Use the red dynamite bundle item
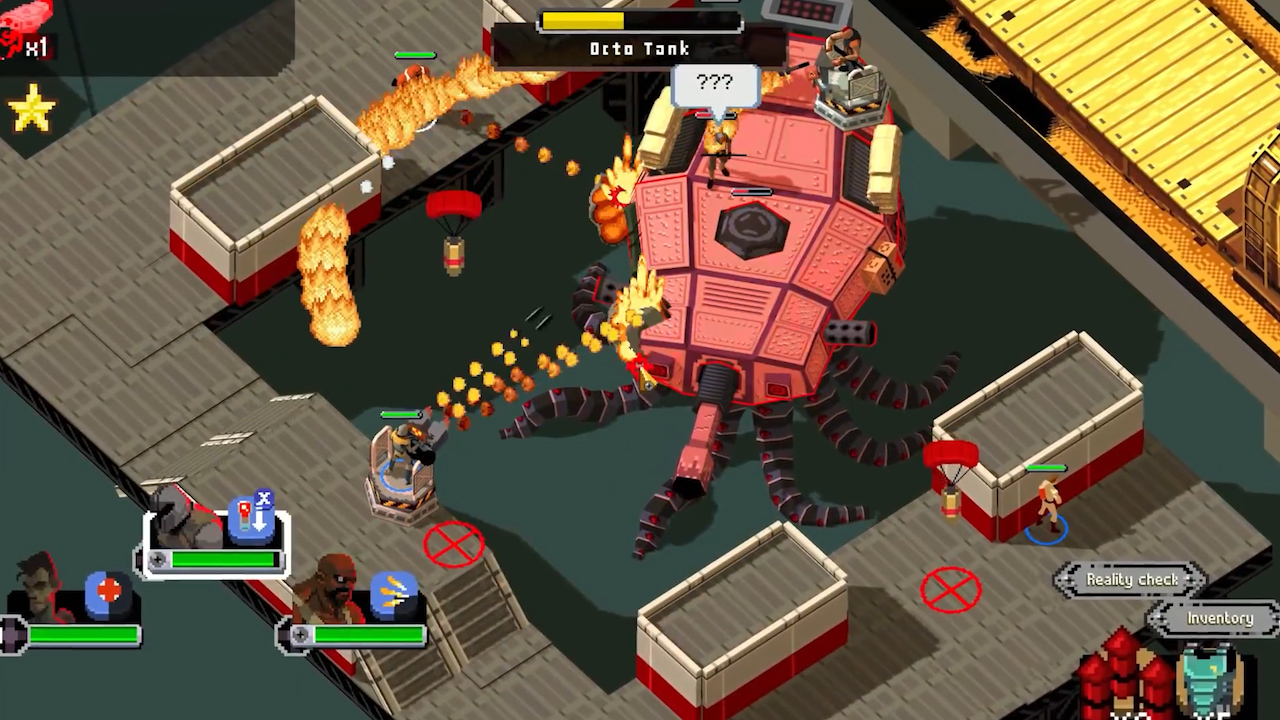1280x720 pixels. coord(1123,676)
